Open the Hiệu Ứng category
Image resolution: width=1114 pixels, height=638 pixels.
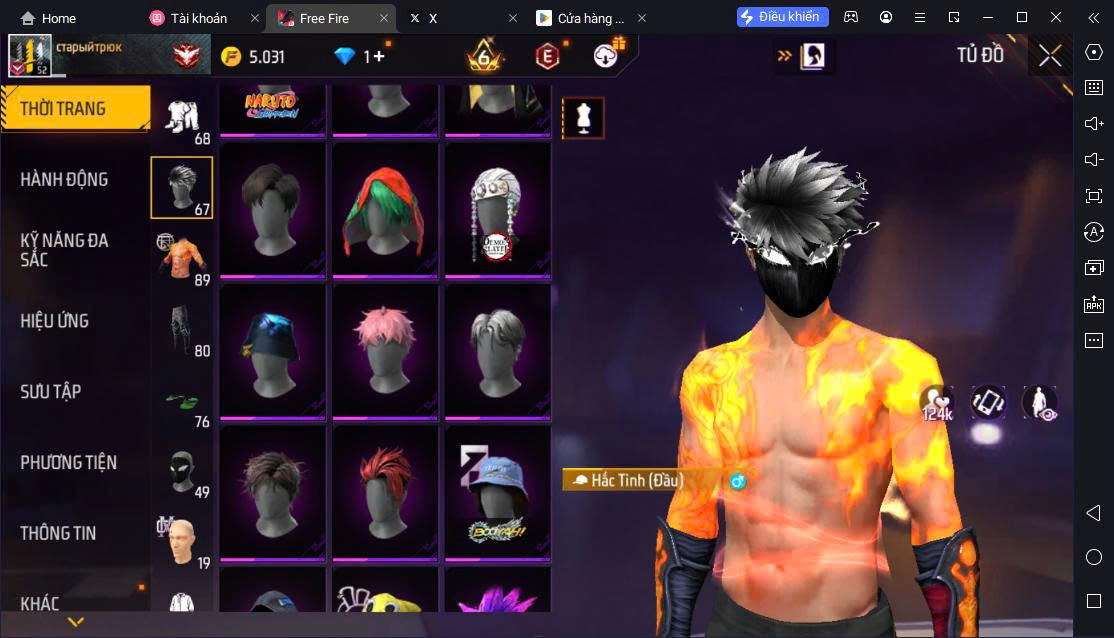pos(55,321)
